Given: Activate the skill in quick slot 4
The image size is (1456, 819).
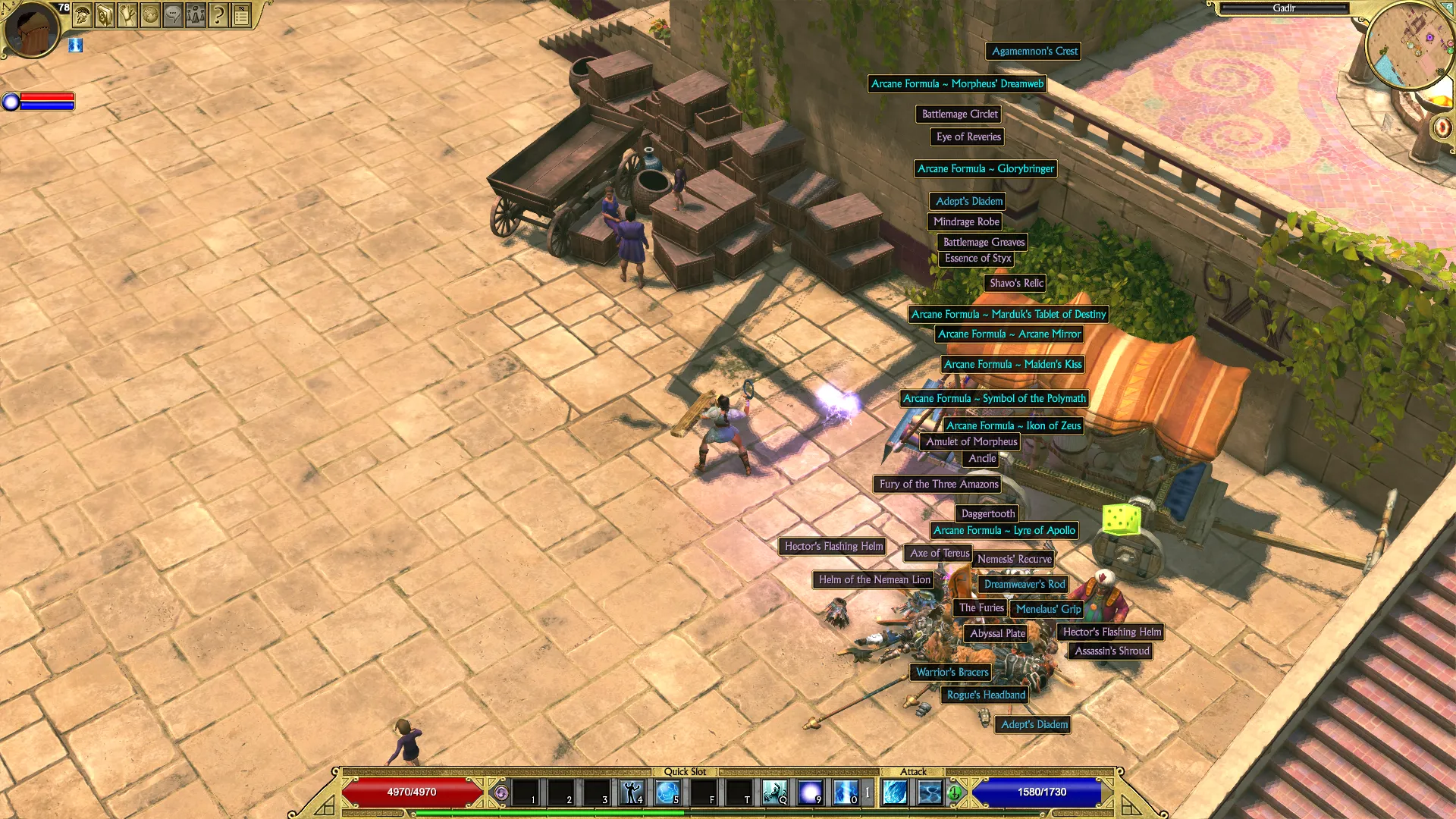Looking at the screenshot, I should pos(632,792).
